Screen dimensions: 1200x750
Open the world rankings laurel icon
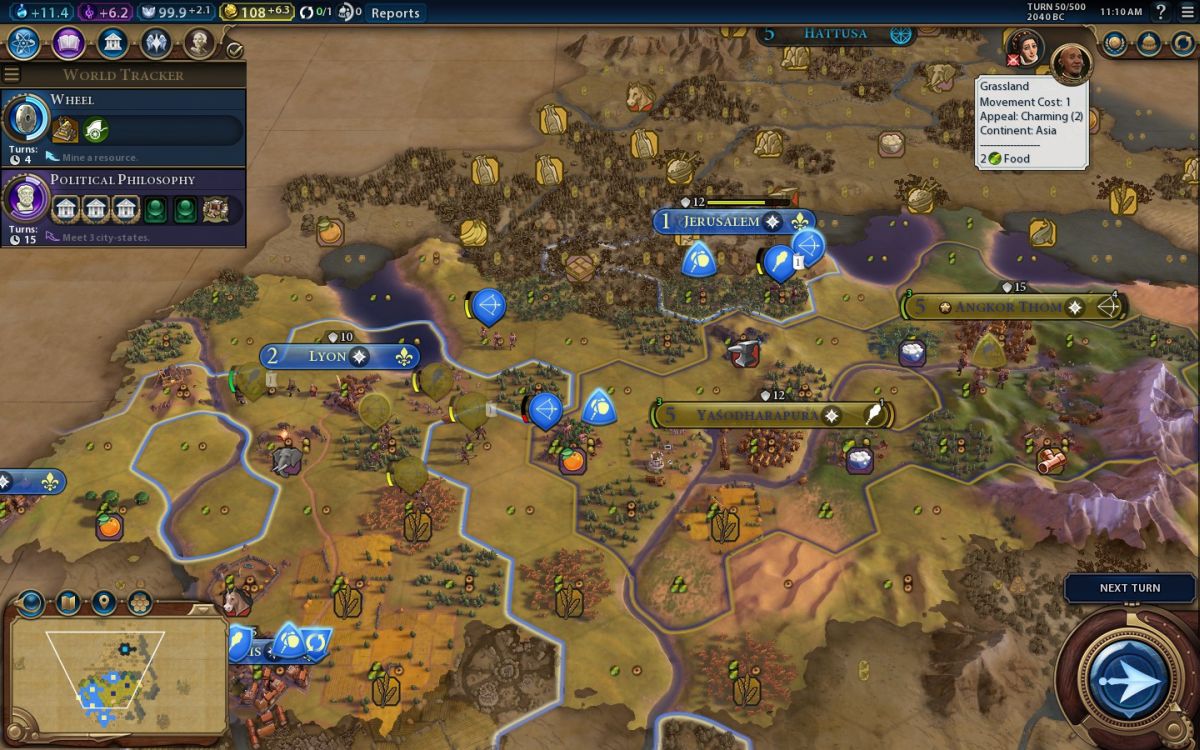1115,44
